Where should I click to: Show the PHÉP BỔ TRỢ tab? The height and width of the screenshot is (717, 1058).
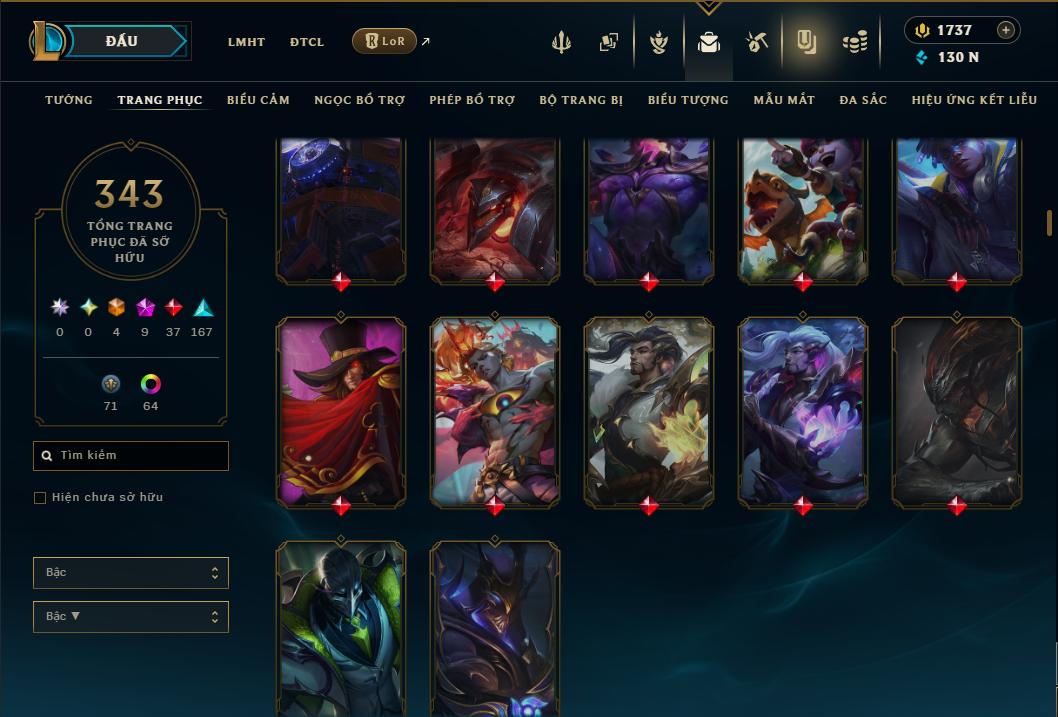point(472,100)
